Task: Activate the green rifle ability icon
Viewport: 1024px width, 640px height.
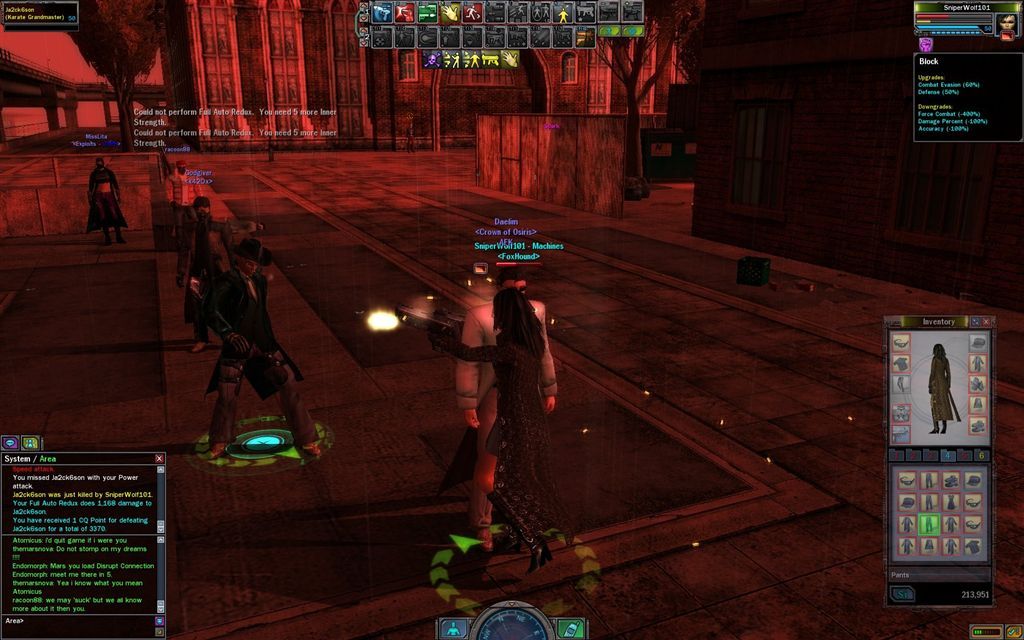Action: point(427,13)
